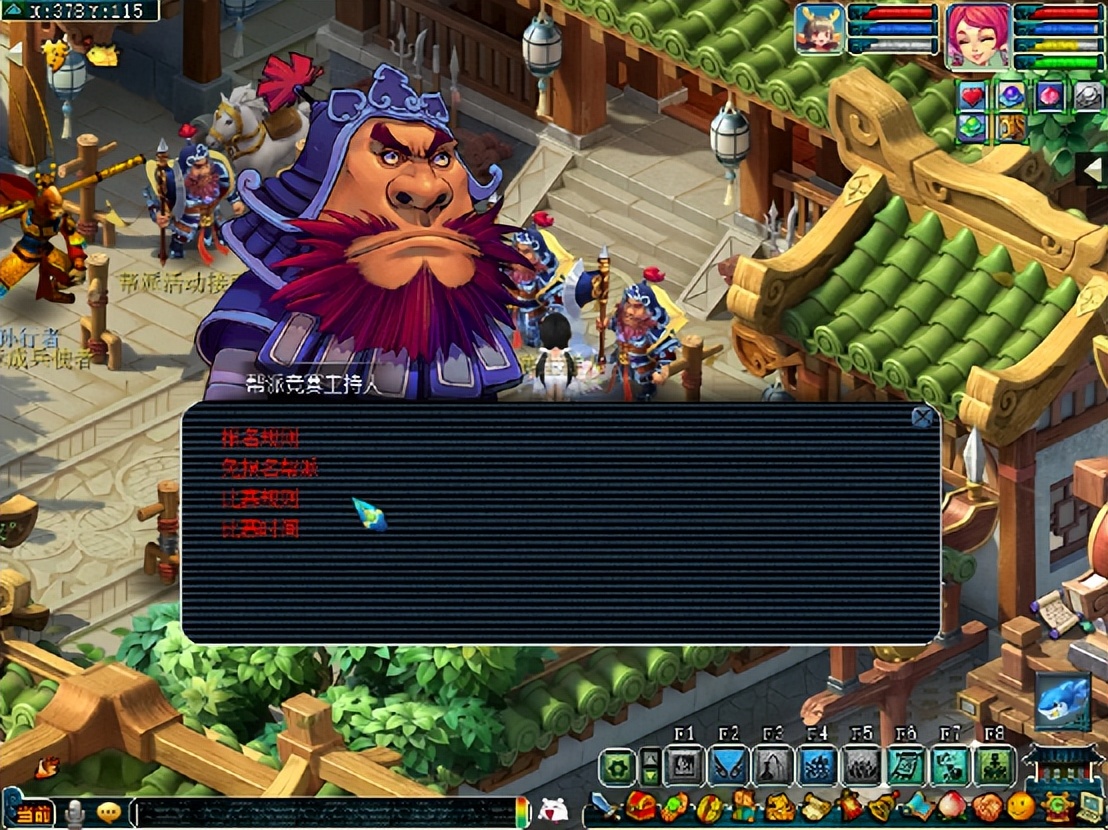Open the smiley face emoticon menu

click(1020, 805)
